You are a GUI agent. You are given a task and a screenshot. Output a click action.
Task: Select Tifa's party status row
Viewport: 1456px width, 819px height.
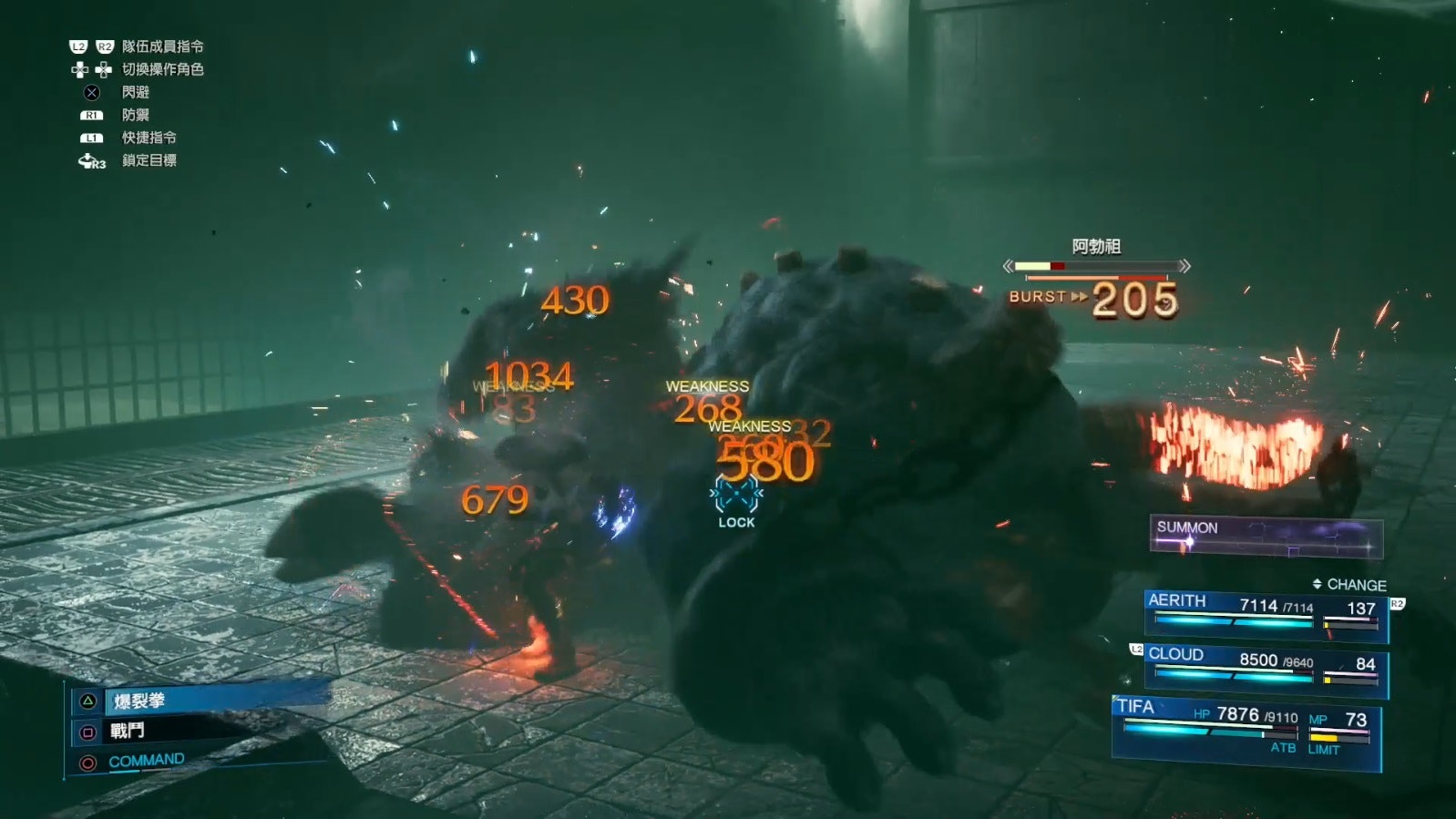pos(1246,729)
